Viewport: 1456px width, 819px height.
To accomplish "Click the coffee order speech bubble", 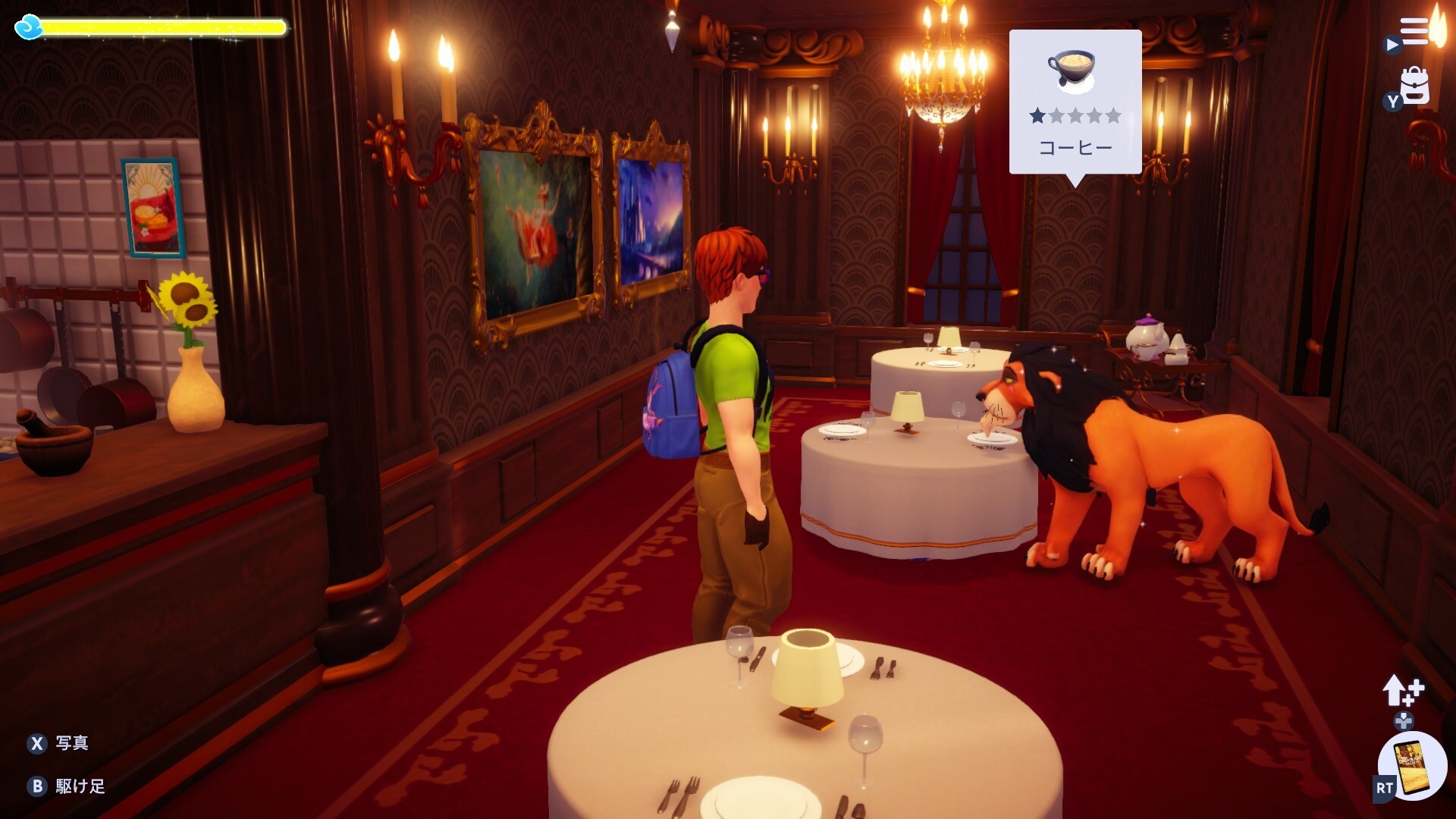I will [1075, 102].
